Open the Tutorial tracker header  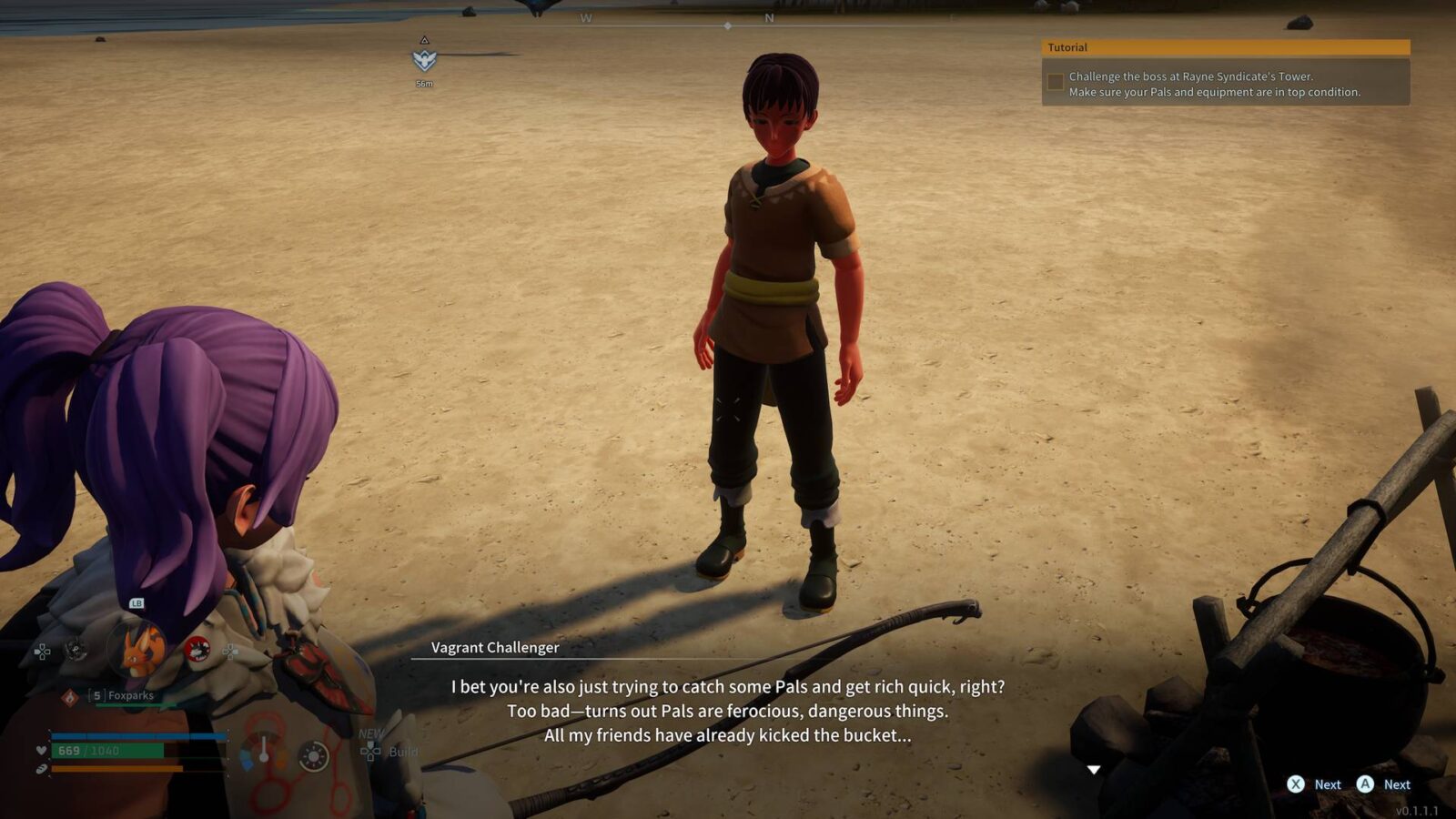point(1225,47)
